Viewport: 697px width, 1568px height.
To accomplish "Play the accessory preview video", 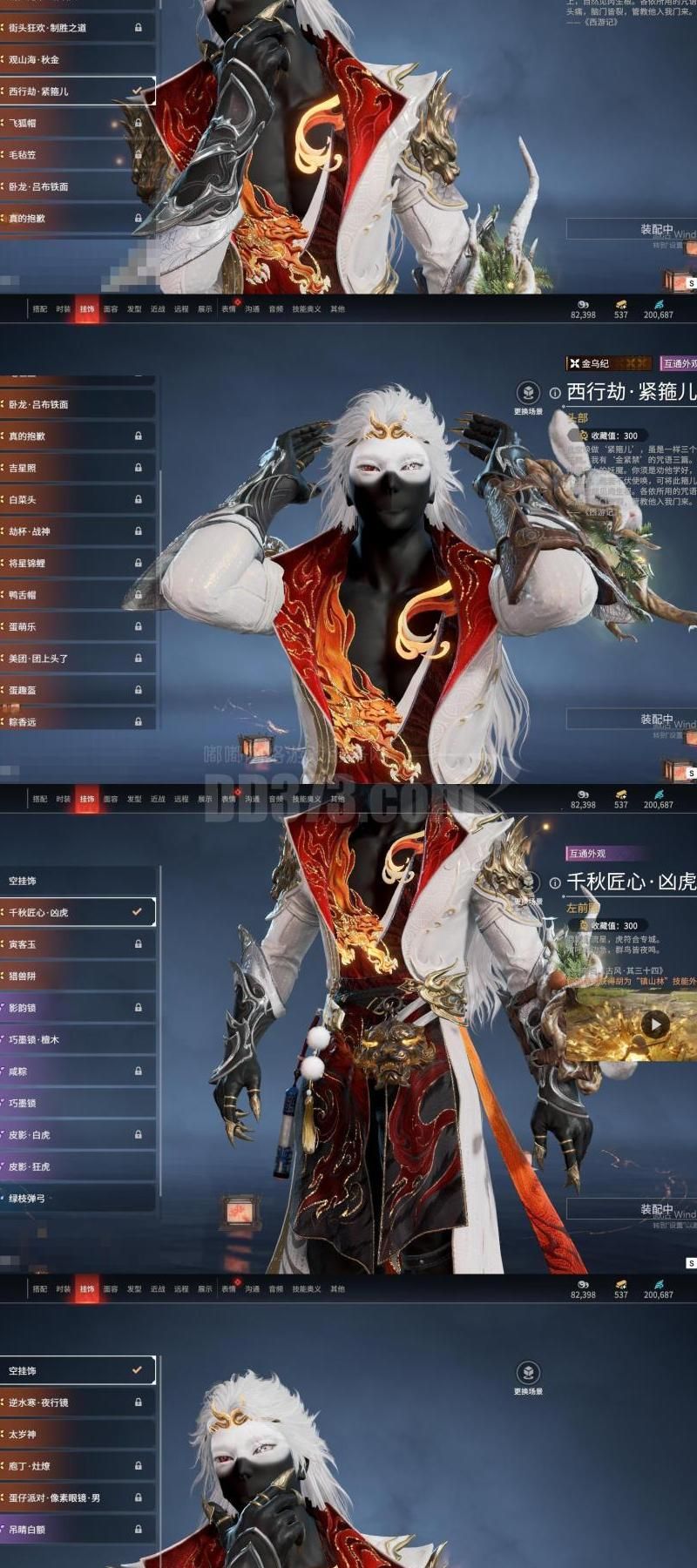I will (x=655, y=1024).
